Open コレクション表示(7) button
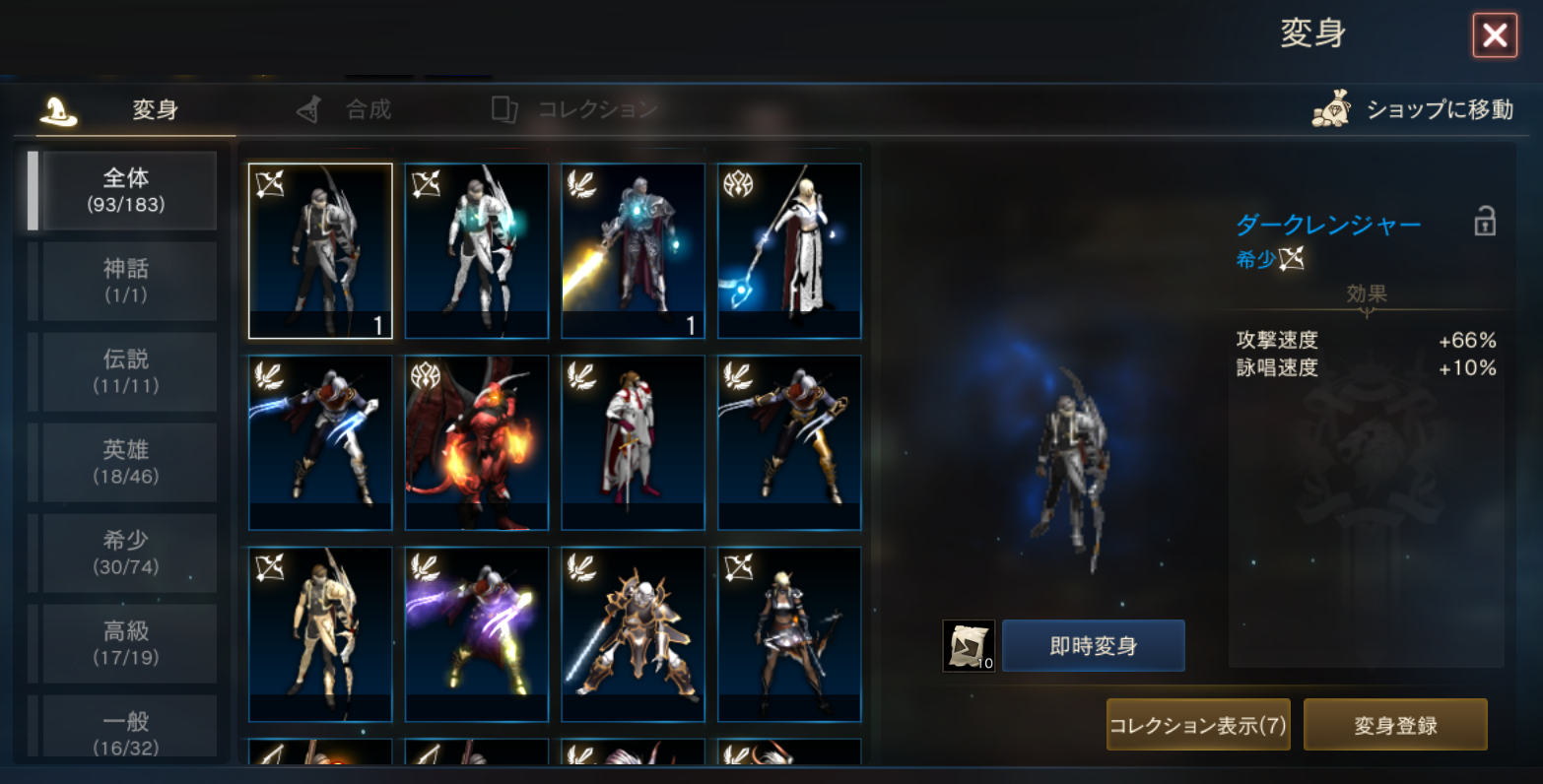 (1197, 725)
